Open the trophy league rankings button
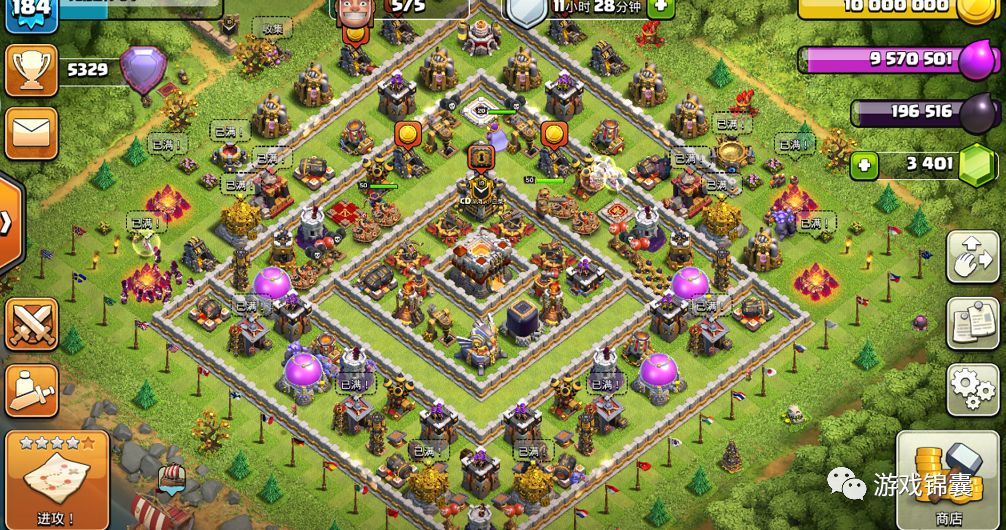 (x=31, y=70)
